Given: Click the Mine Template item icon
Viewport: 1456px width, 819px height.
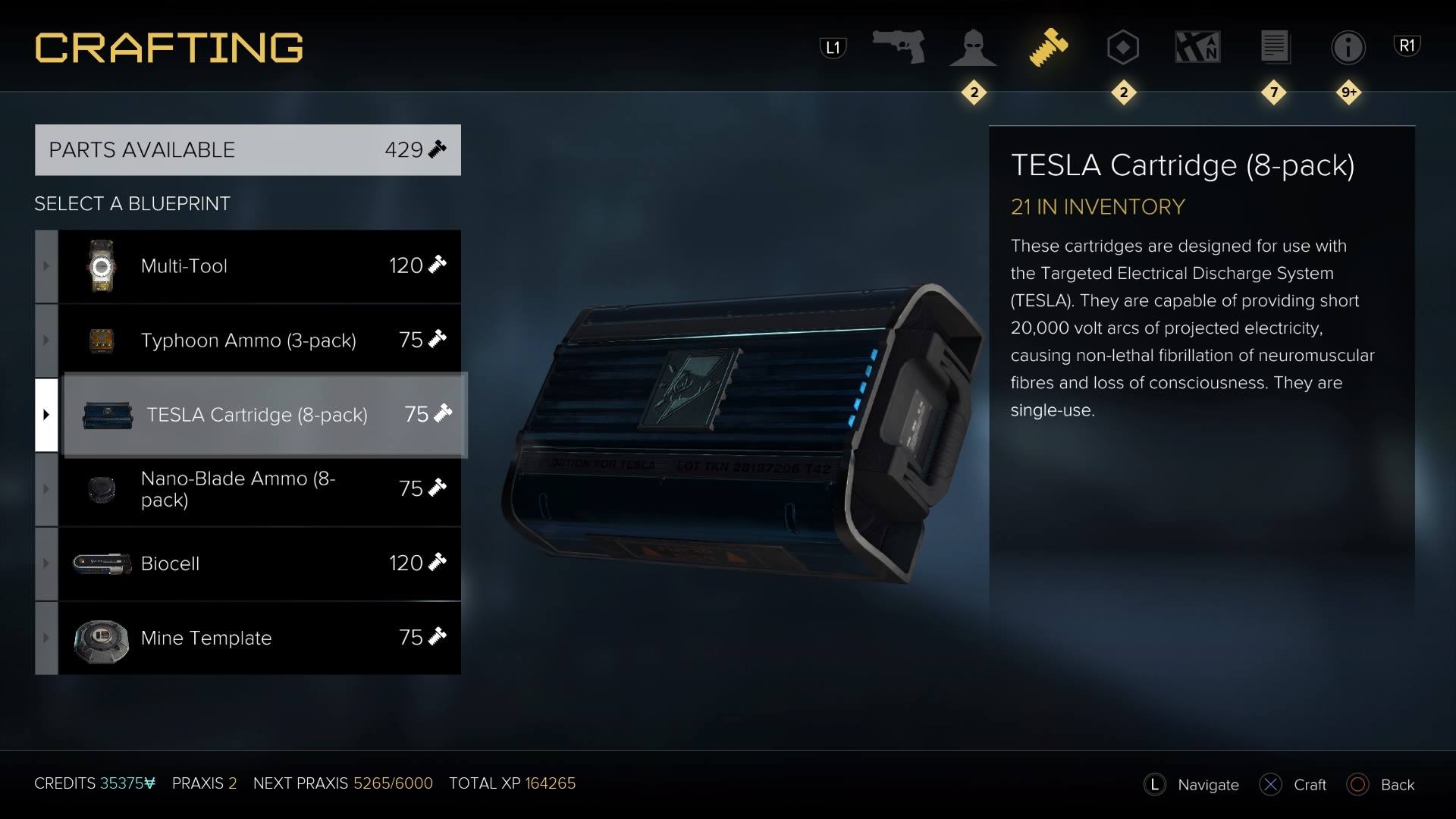Looking at the screenshot, I should click(x=102, y=638).
